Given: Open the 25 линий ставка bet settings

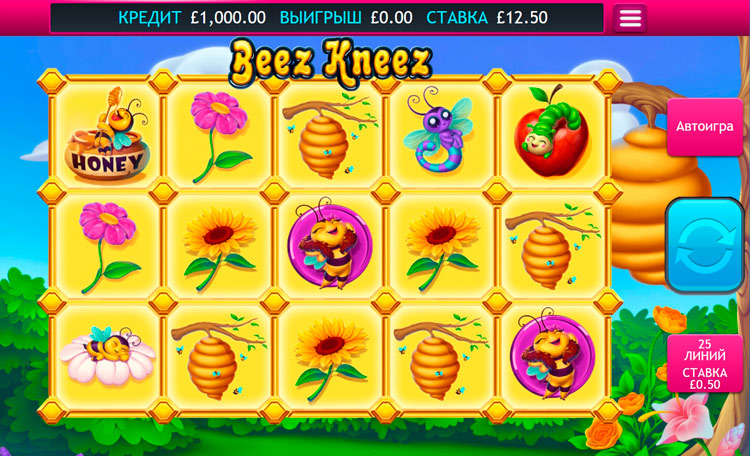Looking at the screenshot, I should point(705,364).
